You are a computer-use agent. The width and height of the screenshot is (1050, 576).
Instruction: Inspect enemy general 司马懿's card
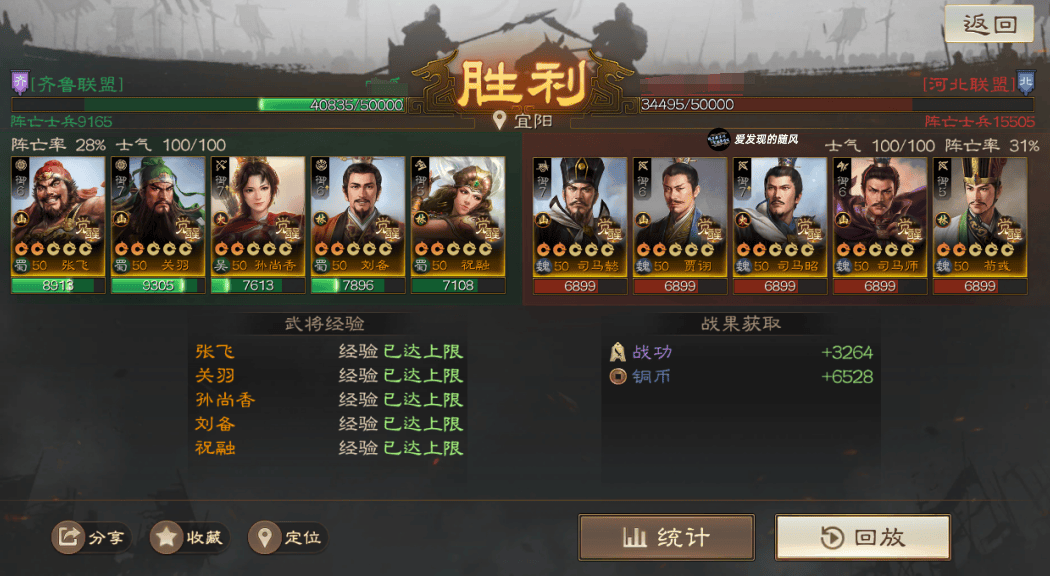tap(580, 215)
